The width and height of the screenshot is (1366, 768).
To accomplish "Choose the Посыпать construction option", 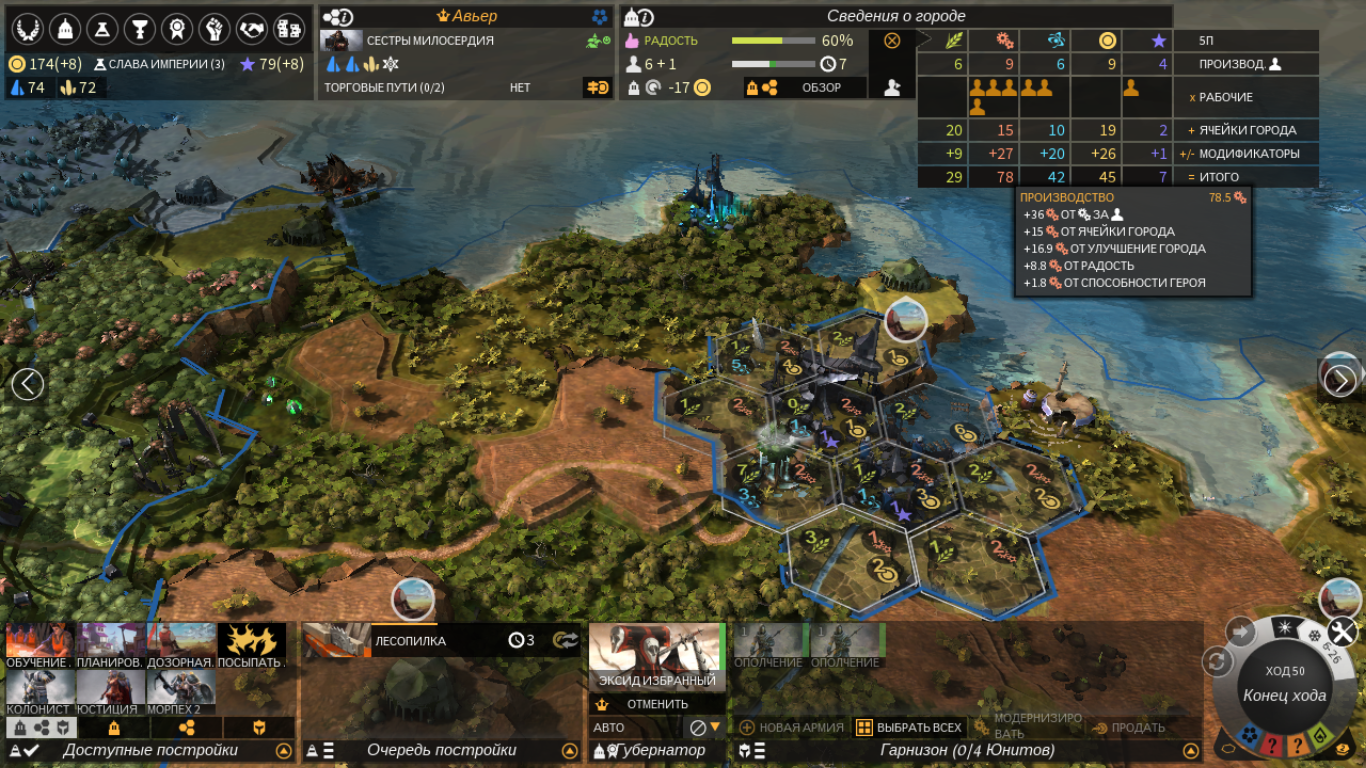I will click(251, 646).
